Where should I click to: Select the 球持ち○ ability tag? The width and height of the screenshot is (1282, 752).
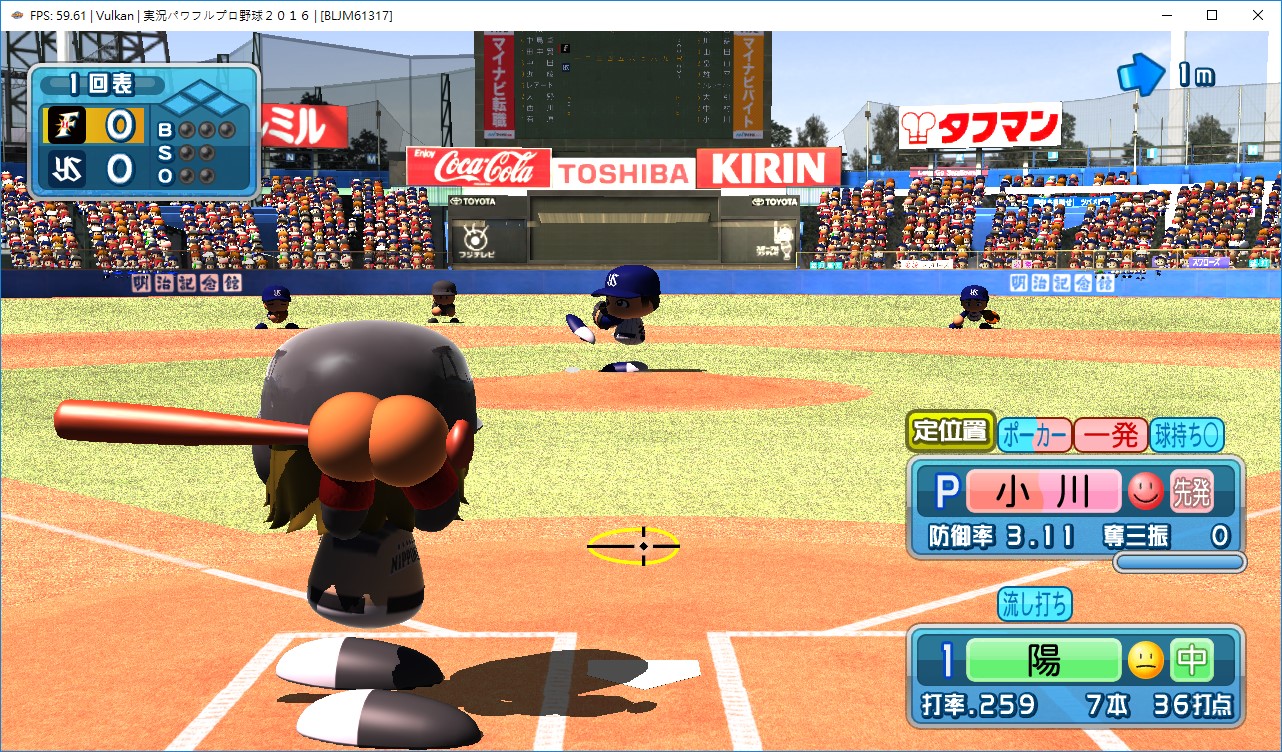[x=1187, y=435]
